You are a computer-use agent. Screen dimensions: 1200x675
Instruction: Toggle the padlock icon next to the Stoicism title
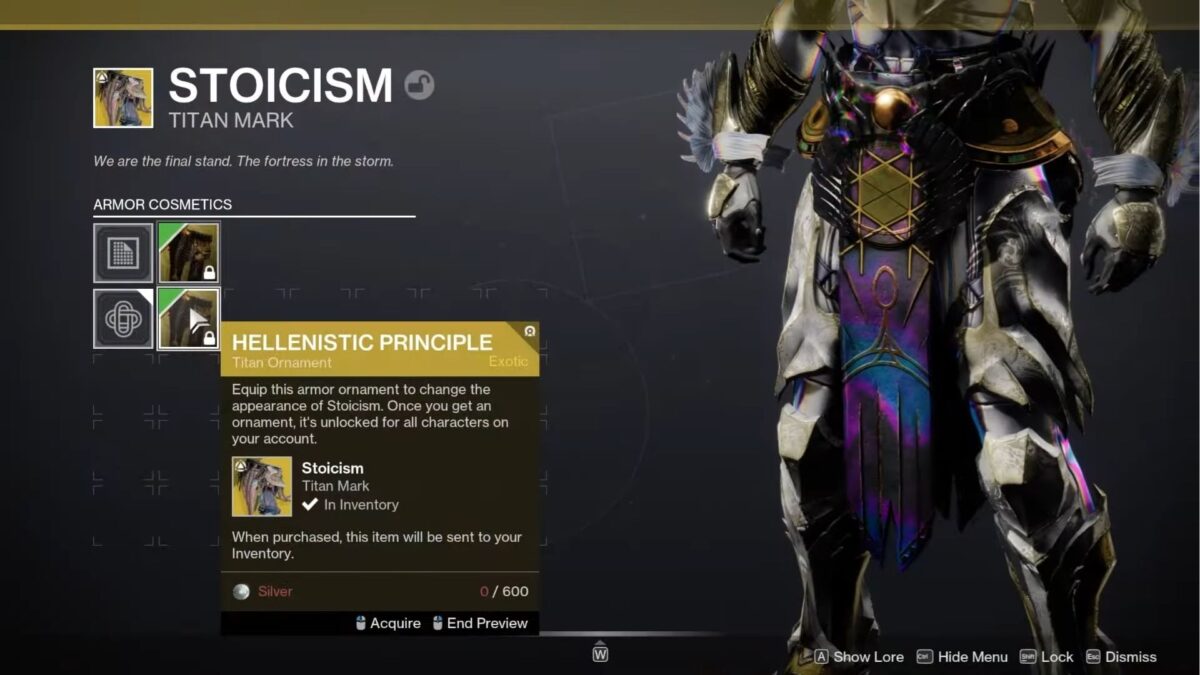pyautogui.click(x=419, y=85)
